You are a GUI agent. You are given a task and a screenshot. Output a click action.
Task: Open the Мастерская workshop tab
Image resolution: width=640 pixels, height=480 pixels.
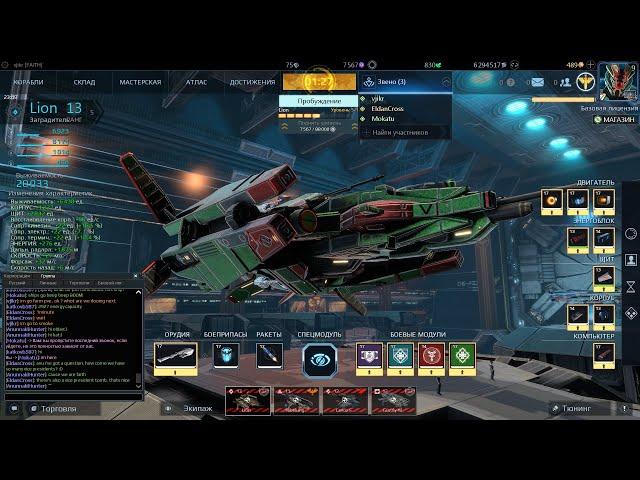click(140, 82)
